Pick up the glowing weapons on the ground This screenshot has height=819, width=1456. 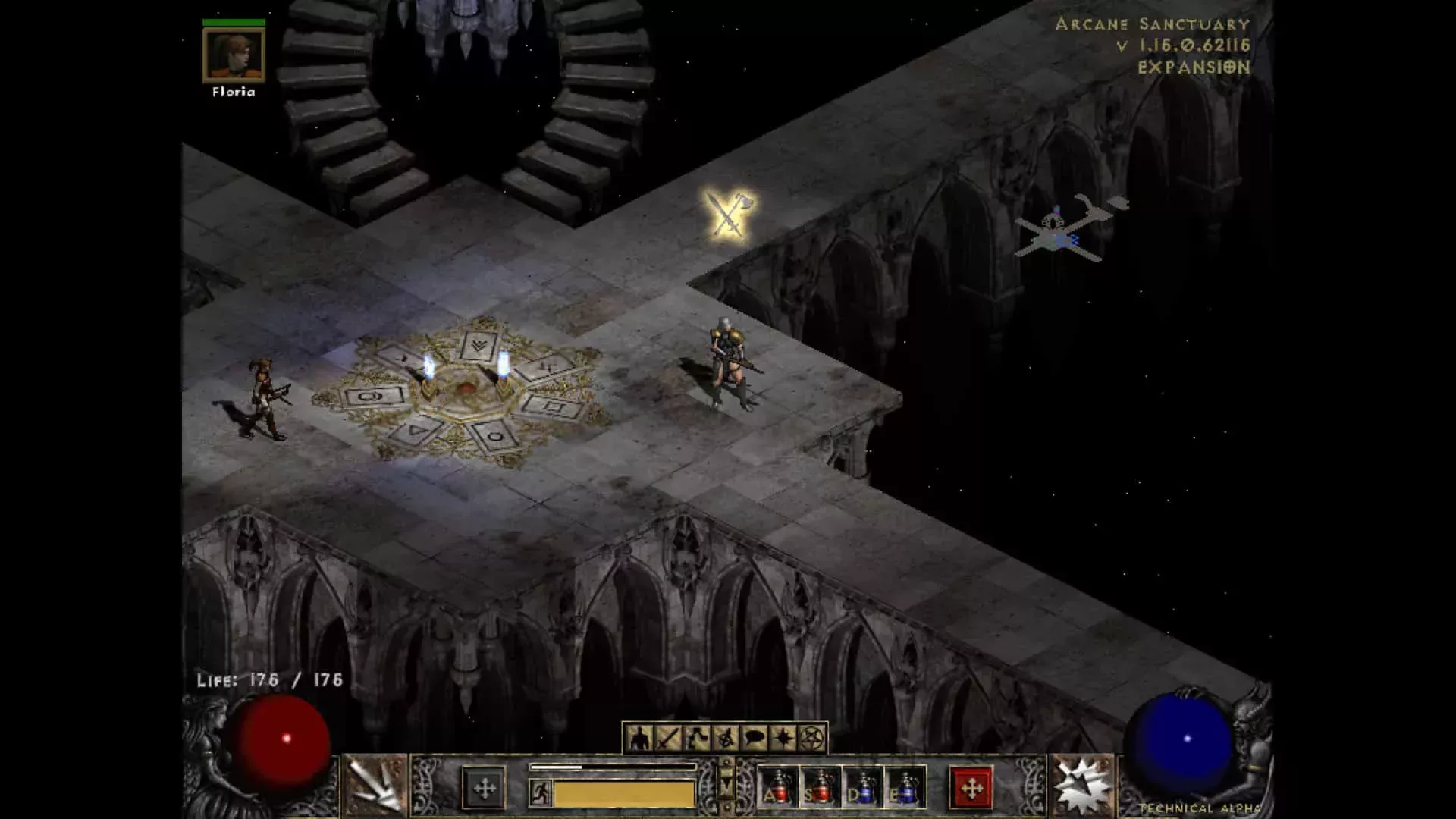pyautogui.click(x=726, y=215)
